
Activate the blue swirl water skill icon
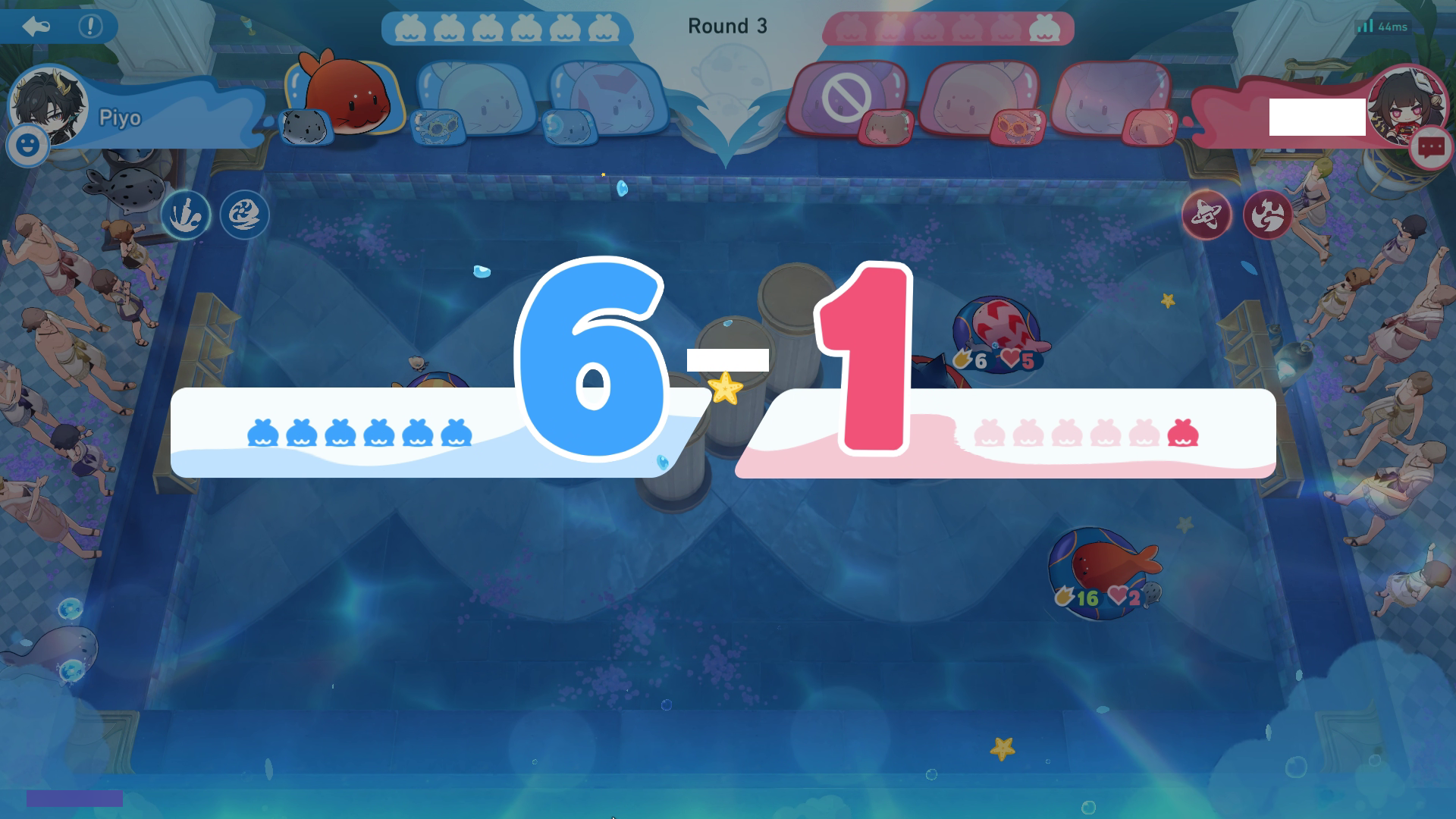(x=244, y=215)
